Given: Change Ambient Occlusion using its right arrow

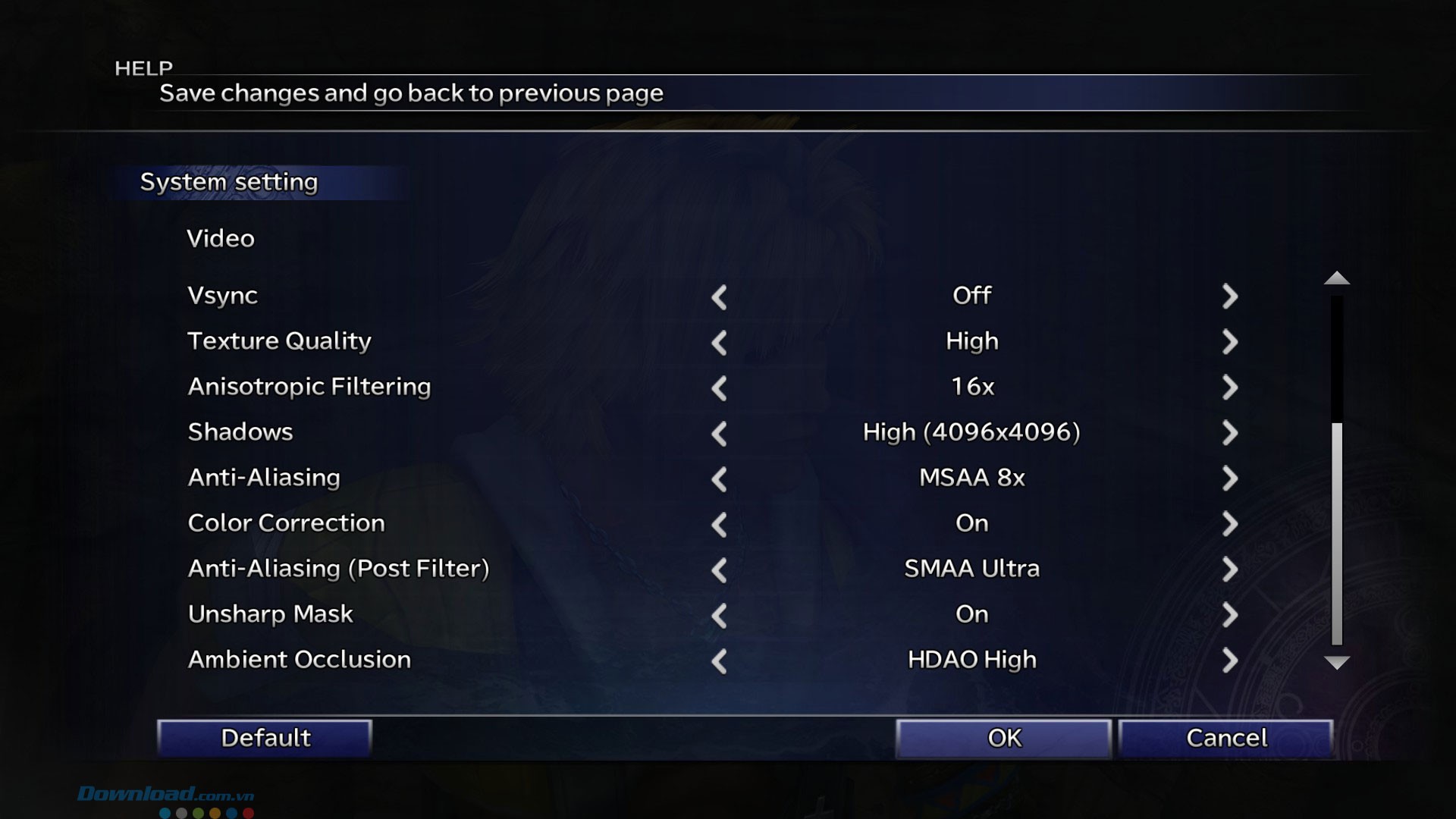Looking at the screenshot, I should coord(1229,661).
